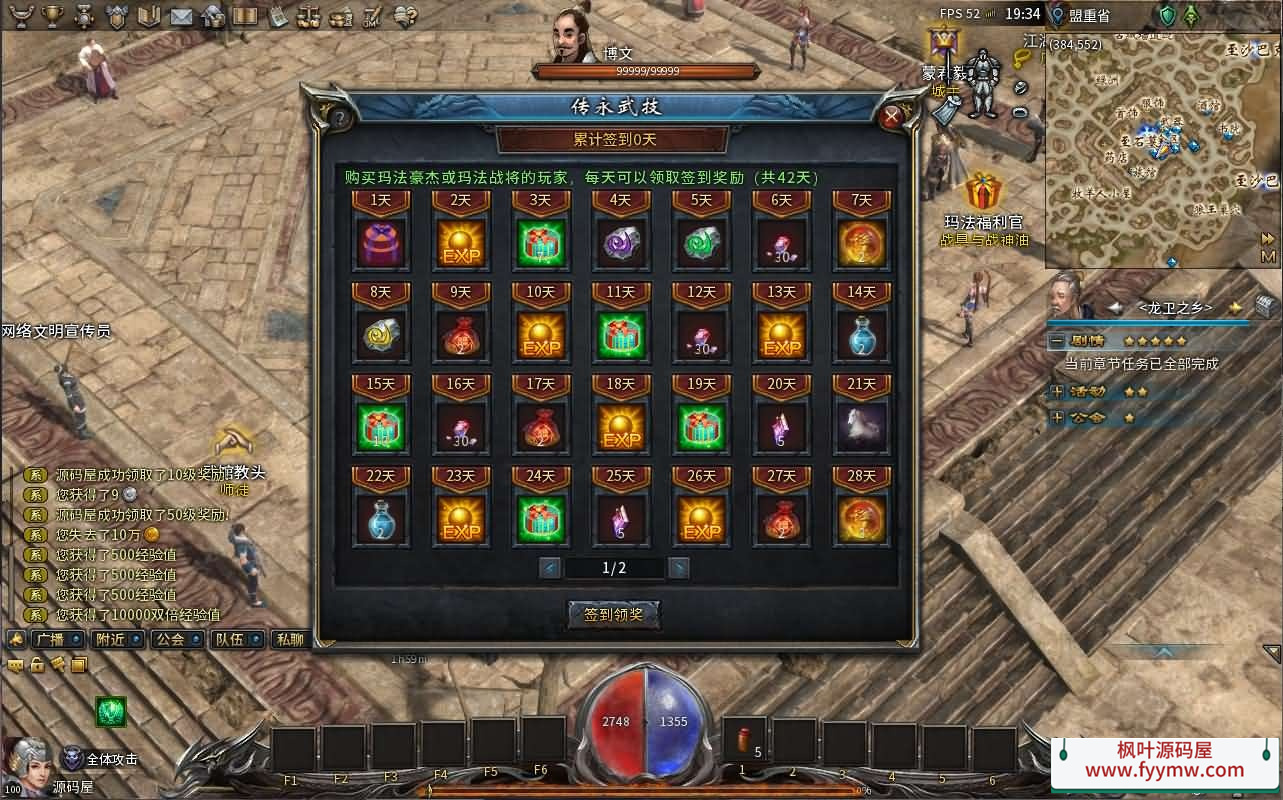The image size is (1283, 800).
Task: Select the day 2 EXP sun reward
Action: [x=461, y=244]
